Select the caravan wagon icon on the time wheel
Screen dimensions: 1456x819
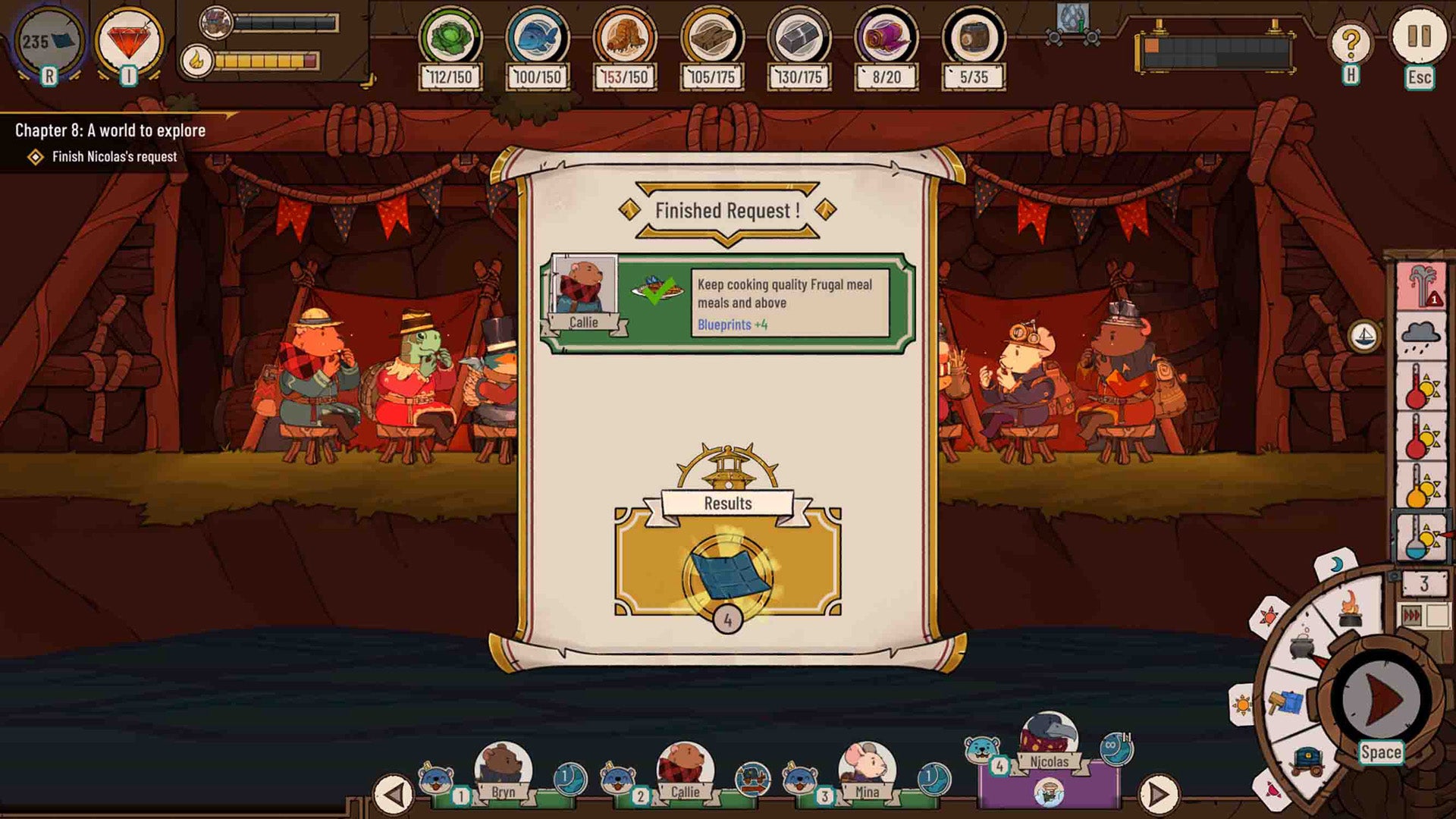click(x=1309, y=761)
